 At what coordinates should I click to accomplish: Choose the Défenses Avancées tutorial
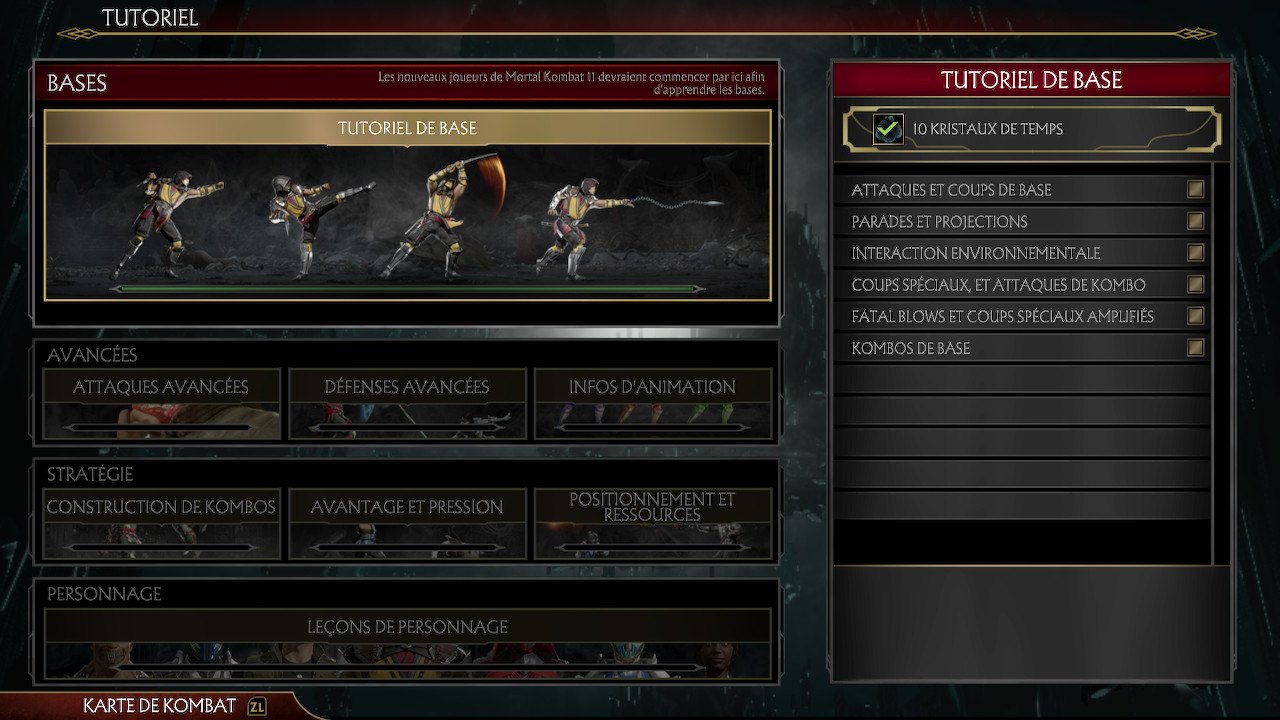[407, 404]
